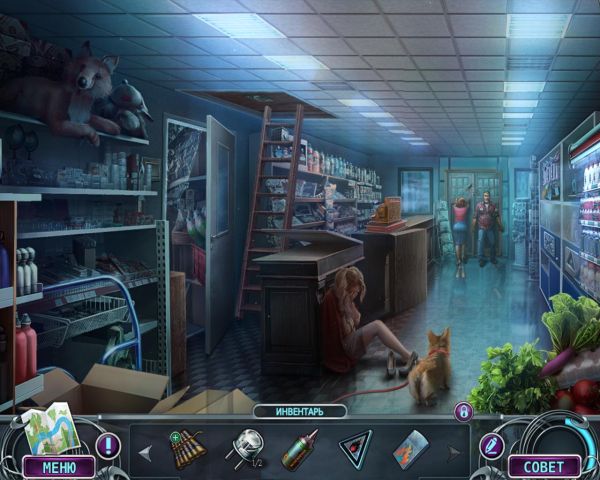The height and width of the screenshot is (480, 600).
Task: Ask for a hint with СОВЕТ
Action: point(544,467)
